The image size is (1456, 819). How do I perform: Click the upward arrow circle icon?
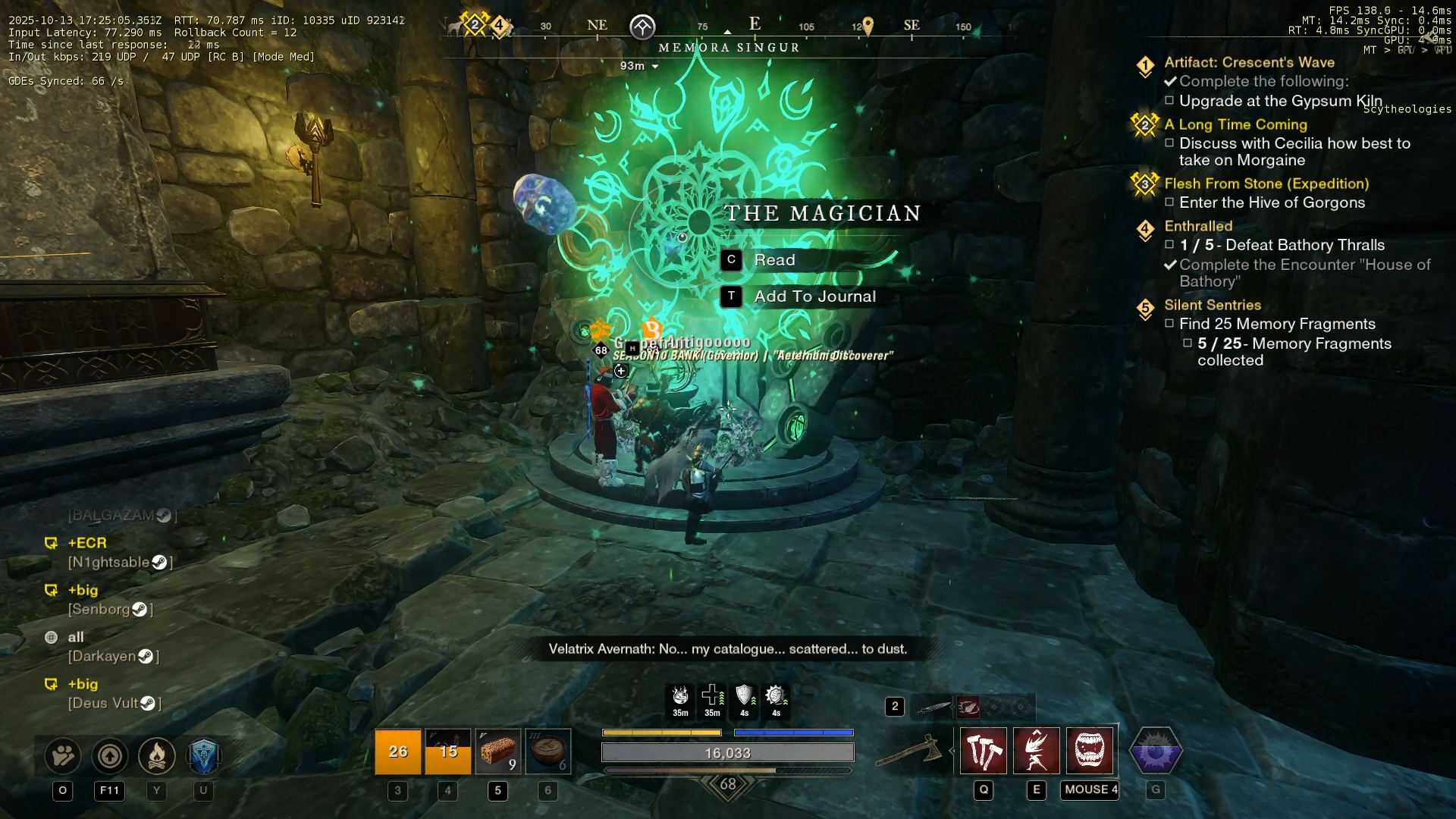point(110,755)
